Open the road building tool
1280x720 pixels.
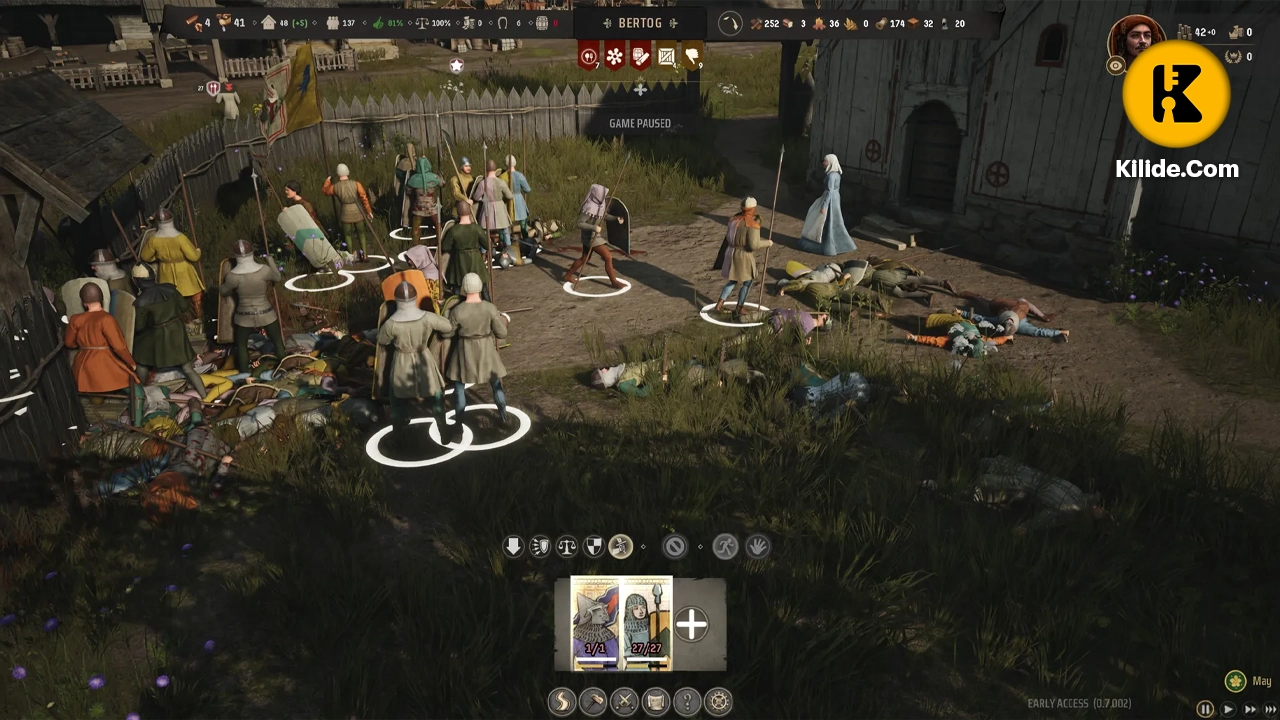click(x=562, y=701)
